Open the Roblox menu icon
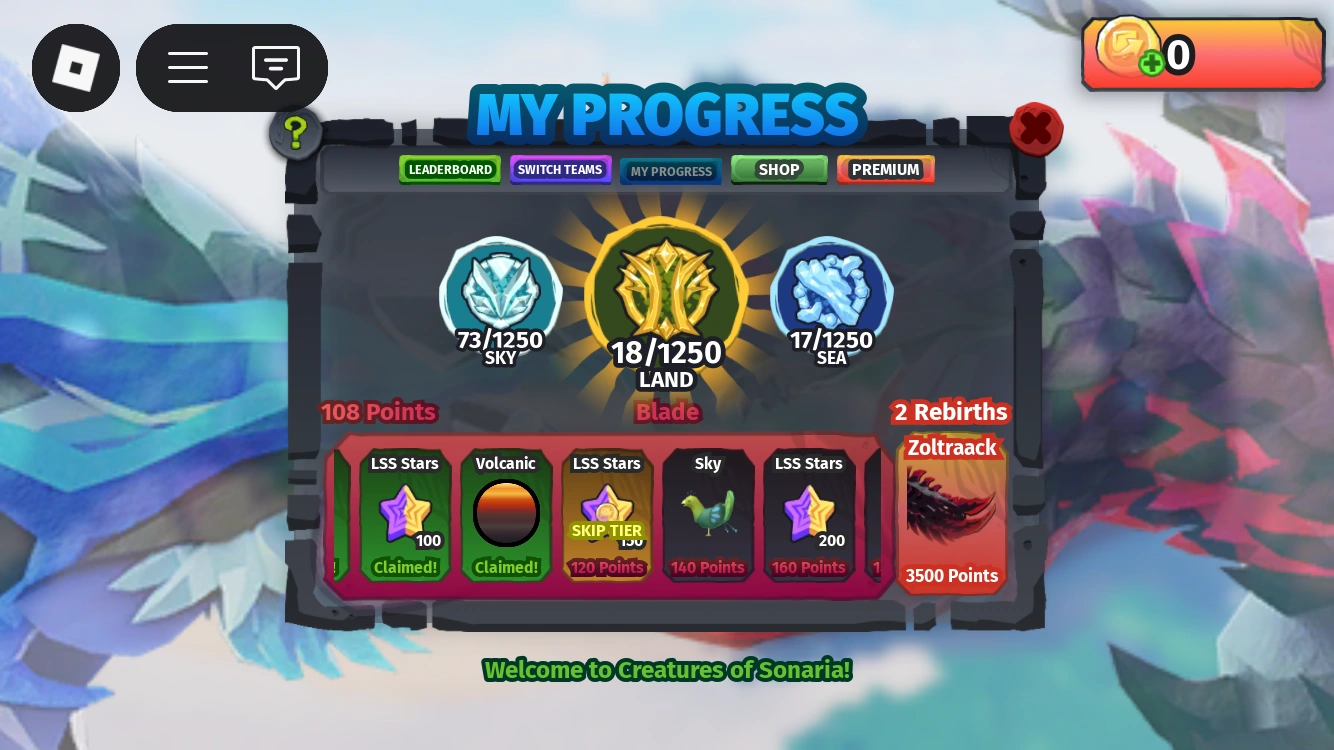1334x750 pixels. (x=76, y=67)
